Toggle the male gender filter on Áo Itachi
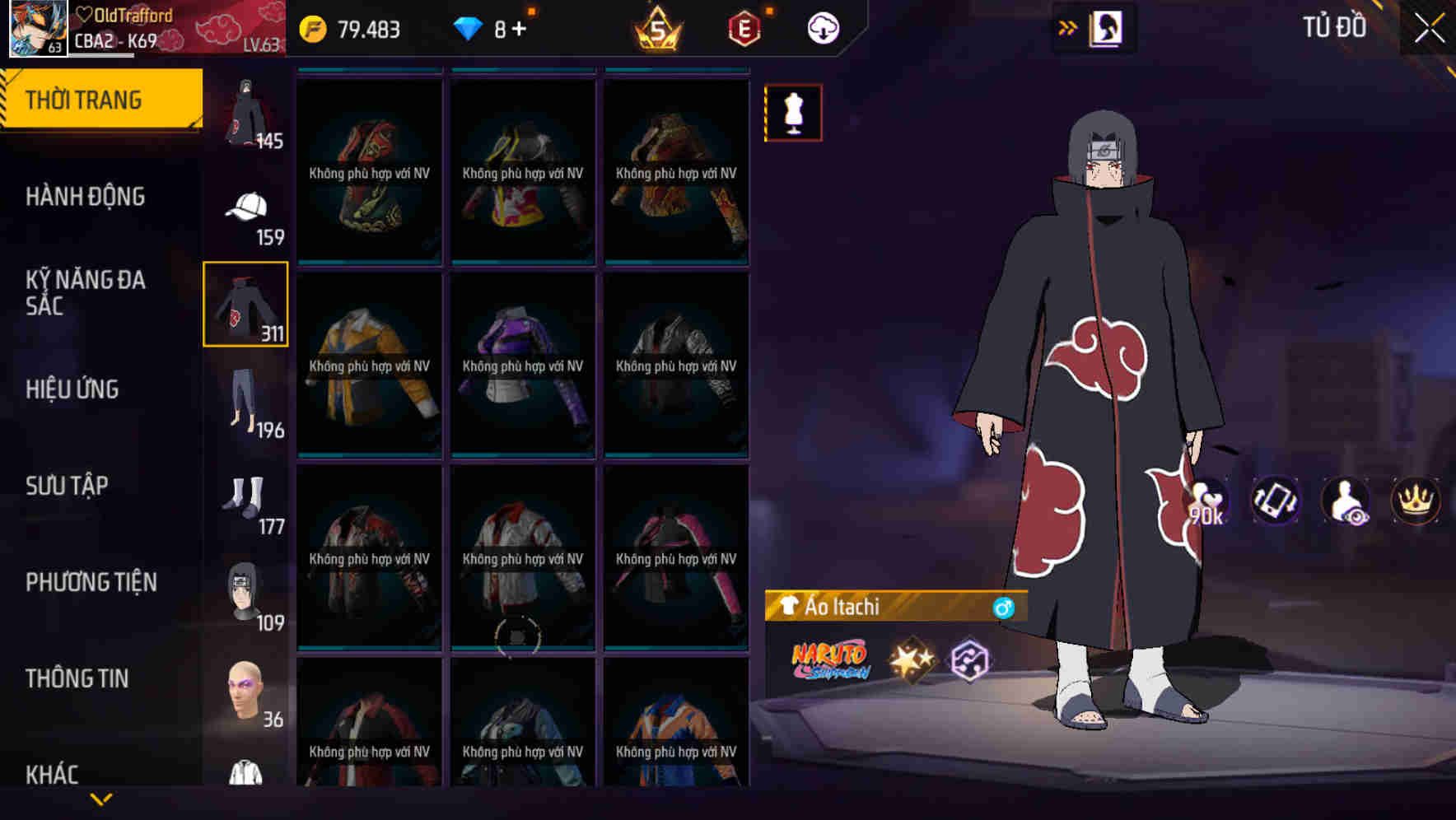 (x=1004, y=608)
